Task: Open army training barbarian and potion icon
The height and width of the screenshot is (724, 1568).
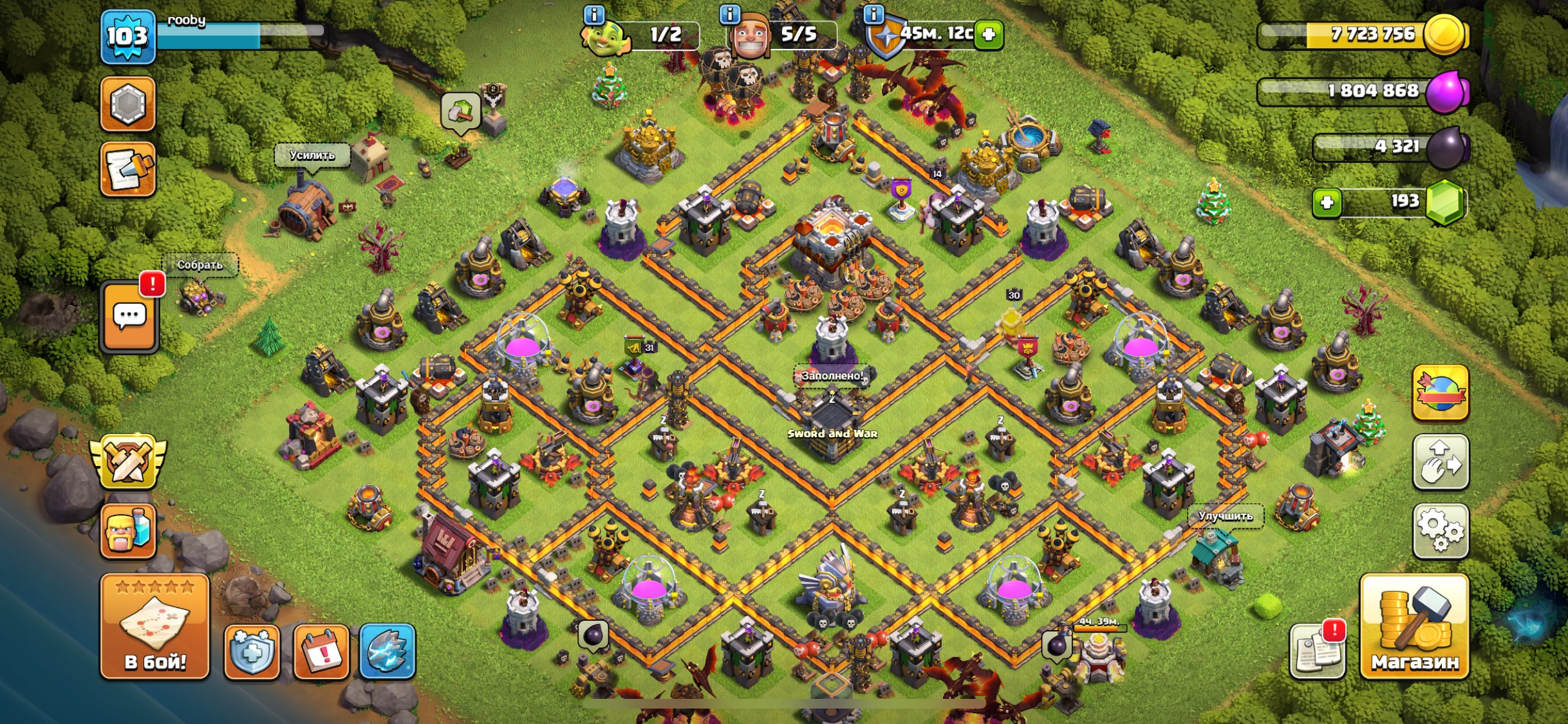Action: click(128, 530)
